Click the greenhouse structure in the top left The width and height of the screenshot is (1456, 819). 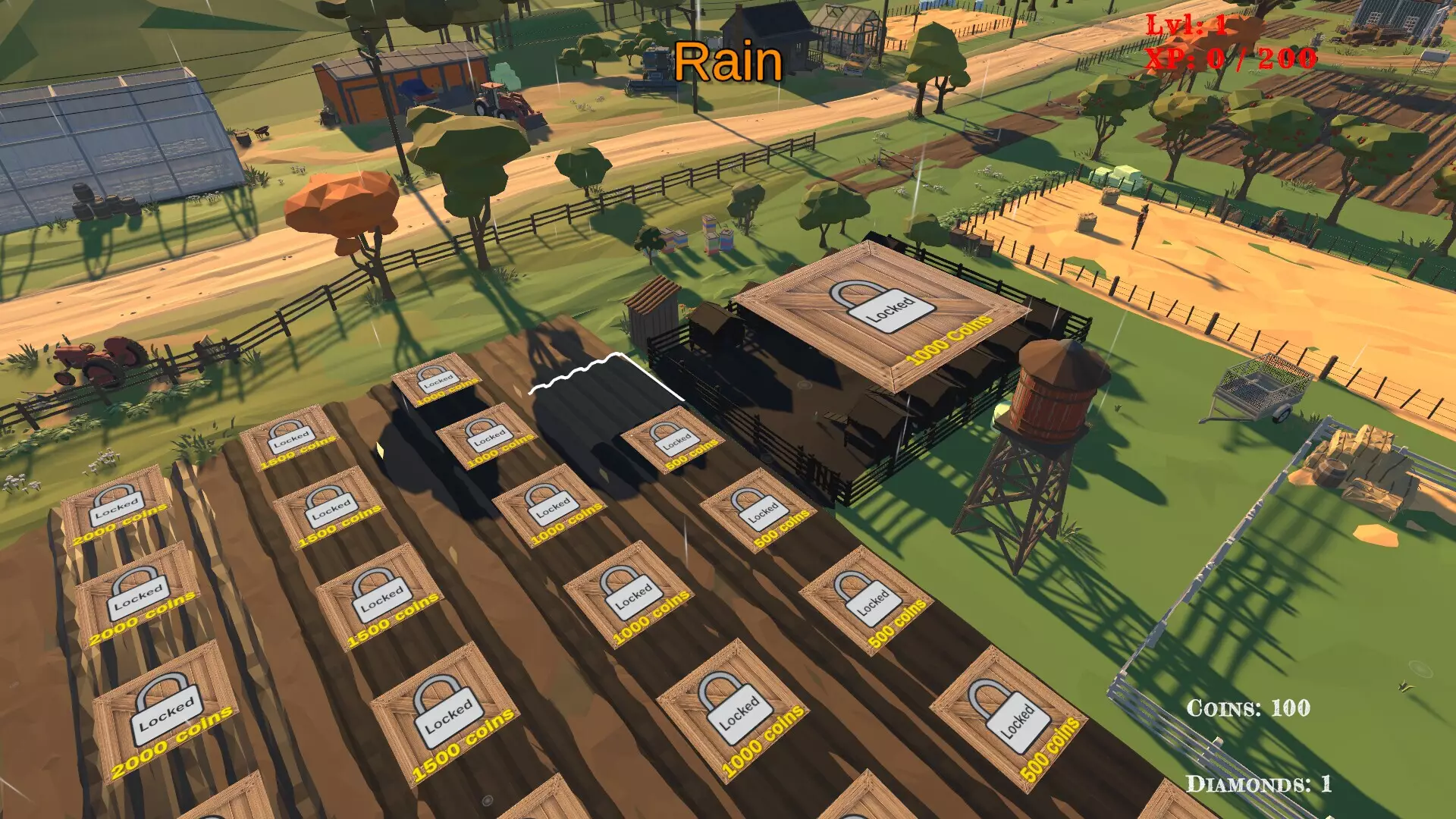pyautogui.click(x=114, y=136)
